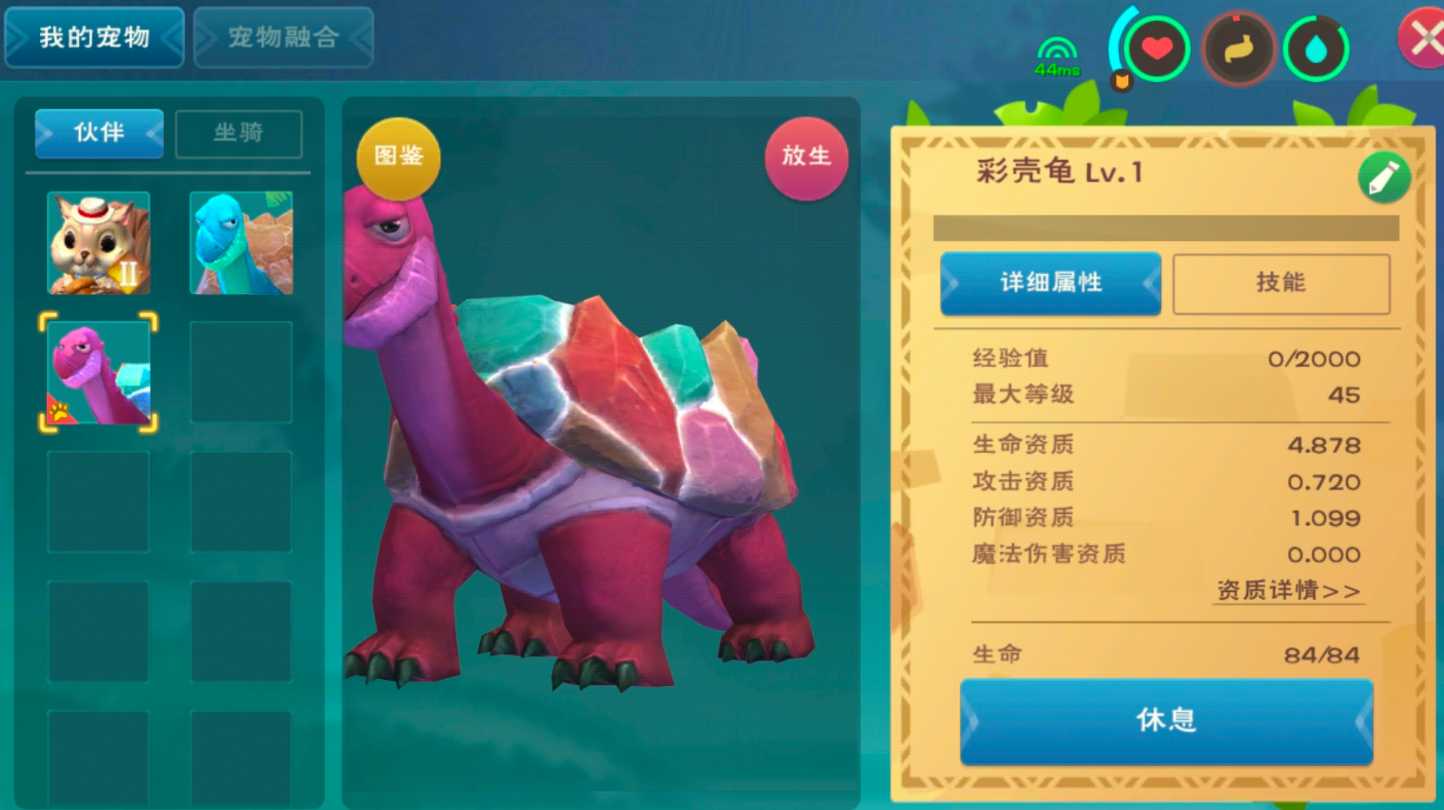Select the 坐骑 mounts tab
The height and width of the screenshot is (810, 1444).
click(x=239, y=134)
